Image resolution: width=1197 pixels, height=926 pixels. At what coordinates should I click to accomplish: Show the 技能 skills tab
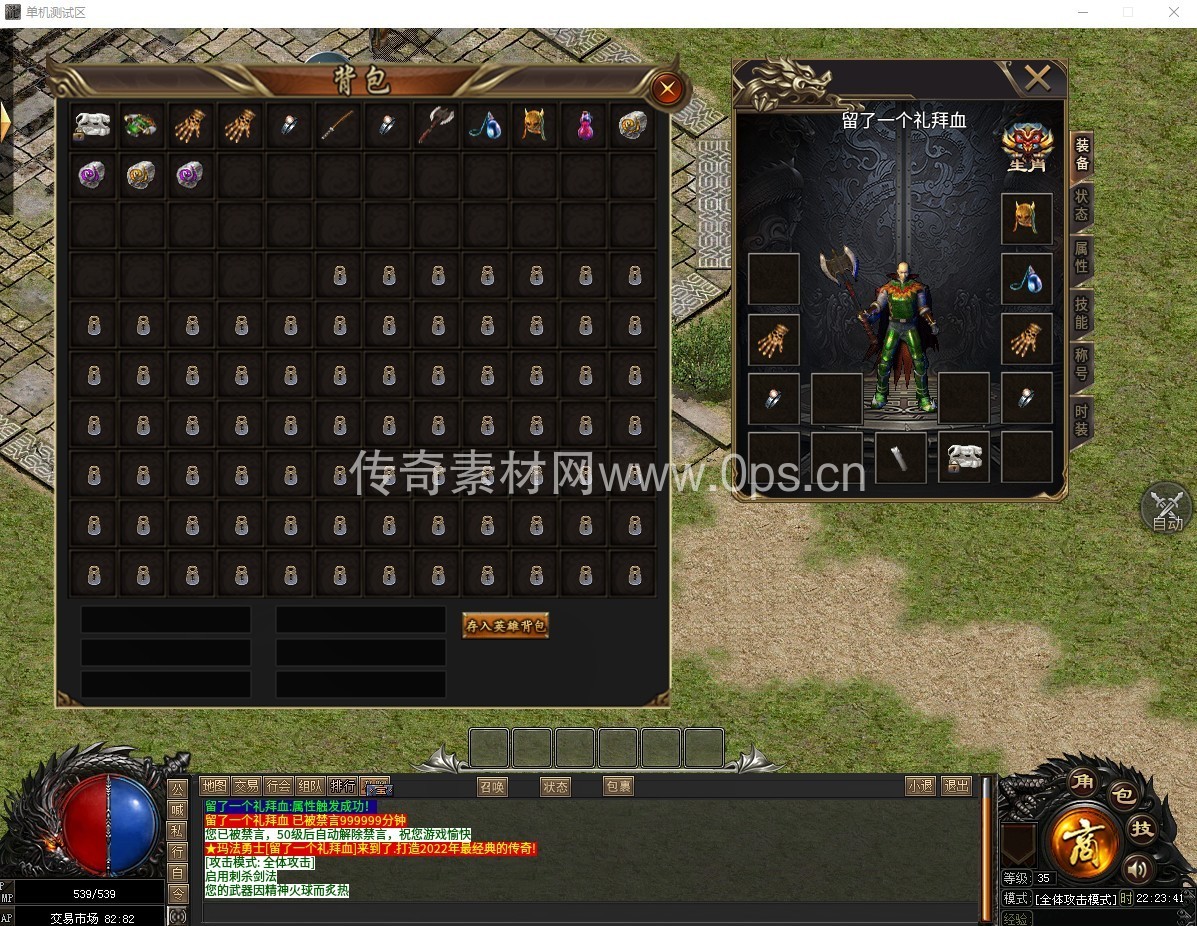(1081, 312)
